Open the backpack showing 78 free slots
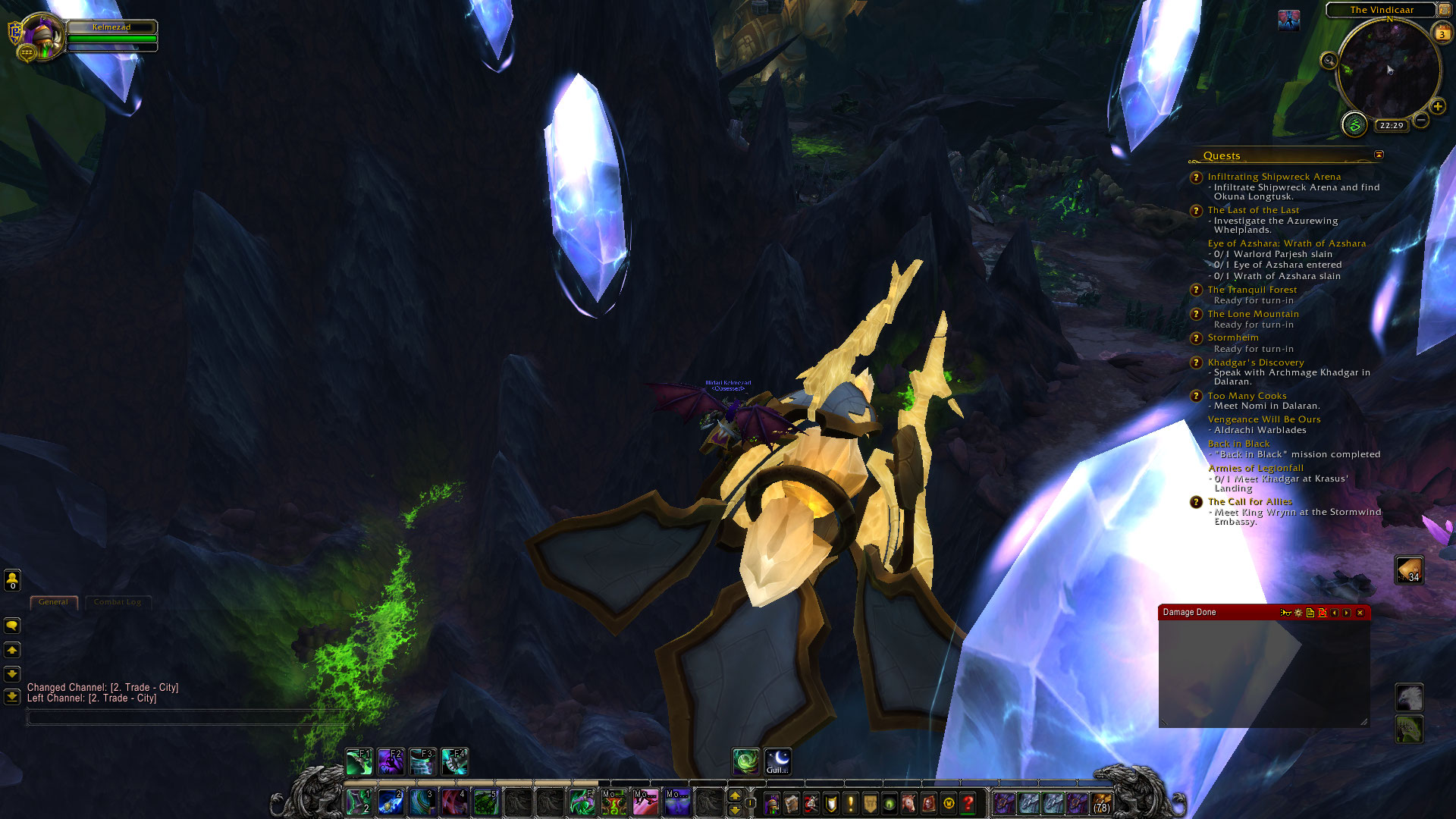 click(1101, 803)
